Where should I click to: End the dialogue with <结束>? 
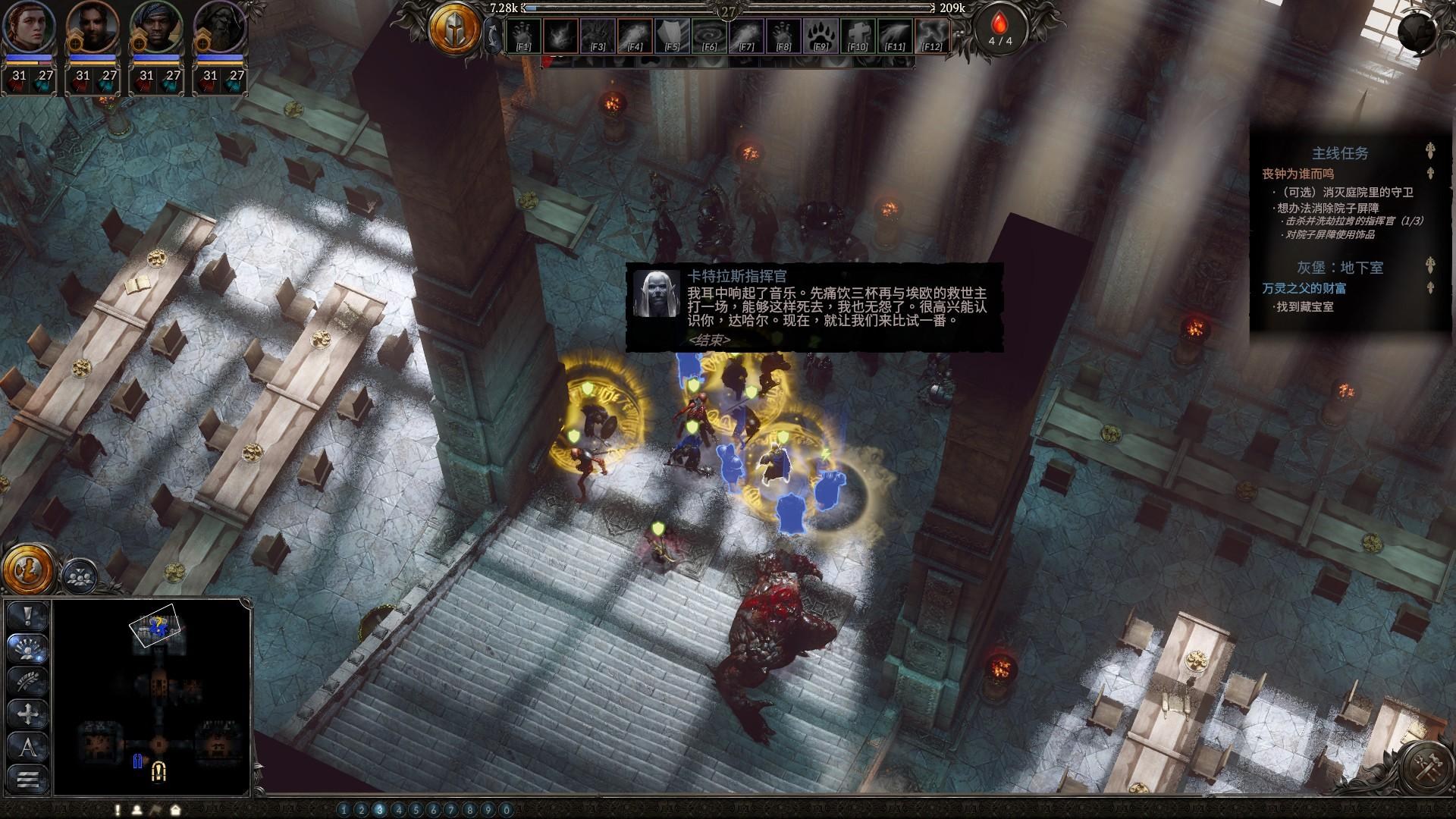709,340
